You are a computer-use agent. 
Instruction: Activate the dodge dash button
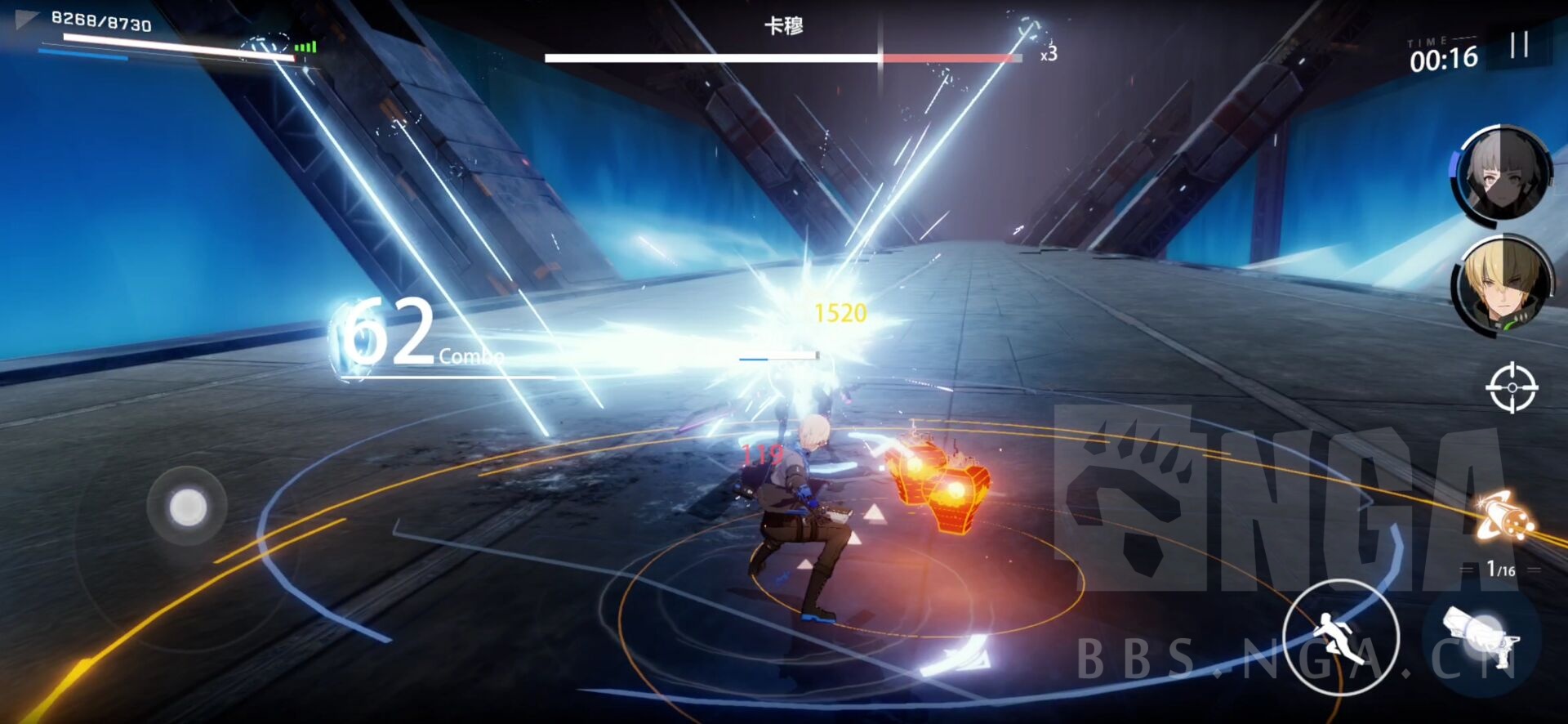(1340, 637)
